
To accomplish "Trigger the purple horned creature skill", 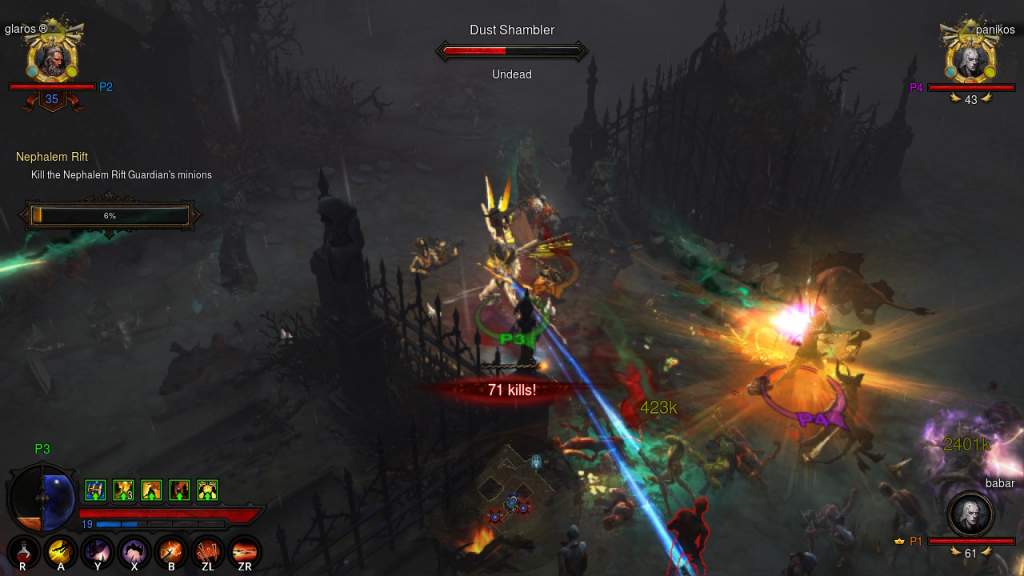I will [x=97, y=551].
